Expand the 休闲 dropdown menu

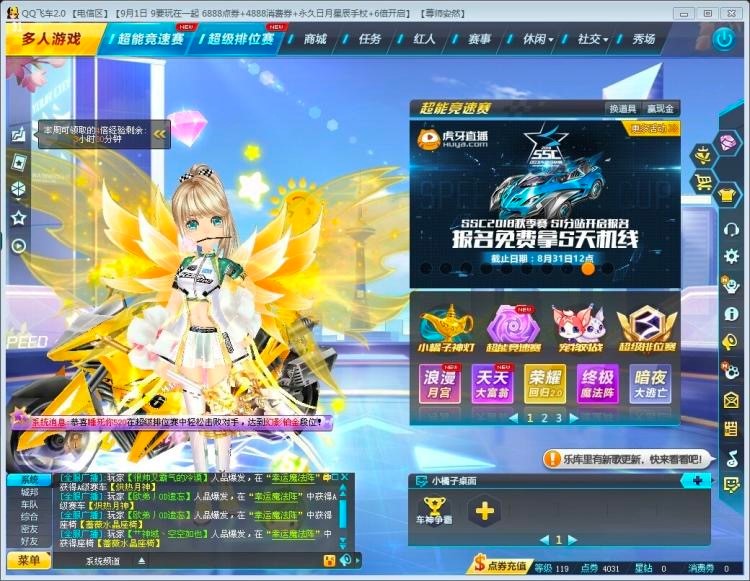click(537, 39)
